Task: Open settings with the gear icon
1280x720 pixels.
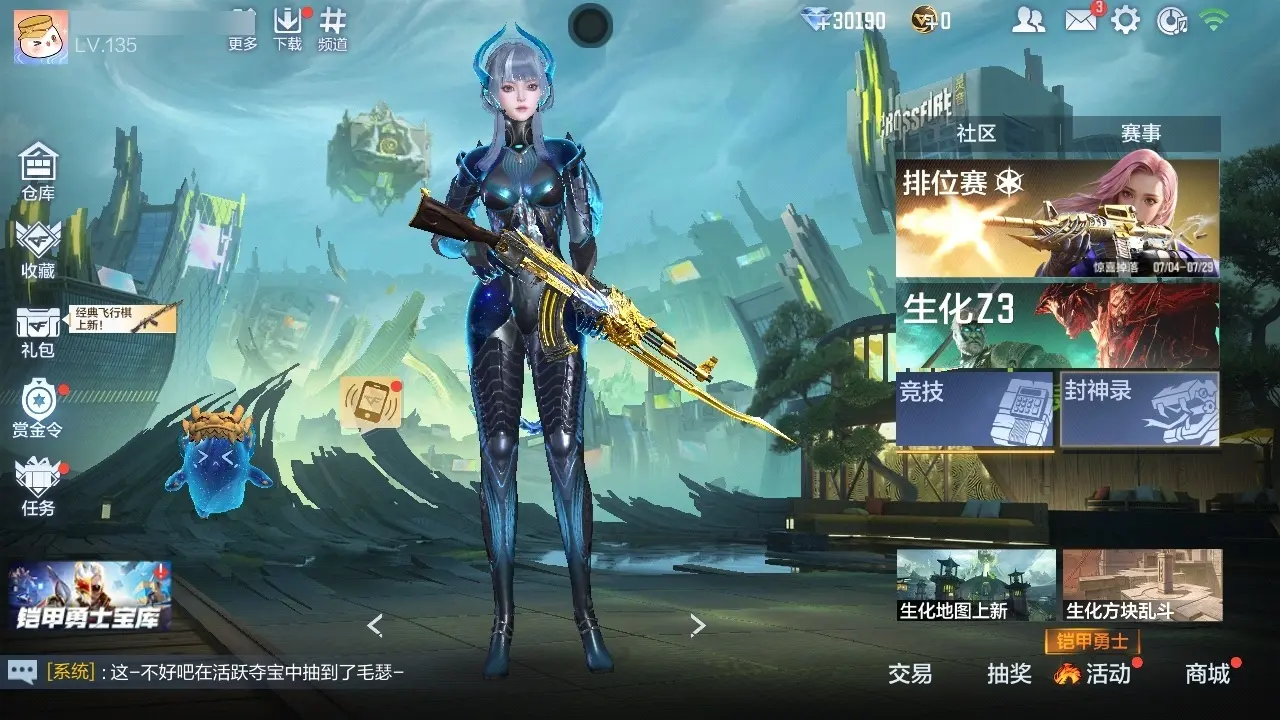Action: [x=1126, y=20]
